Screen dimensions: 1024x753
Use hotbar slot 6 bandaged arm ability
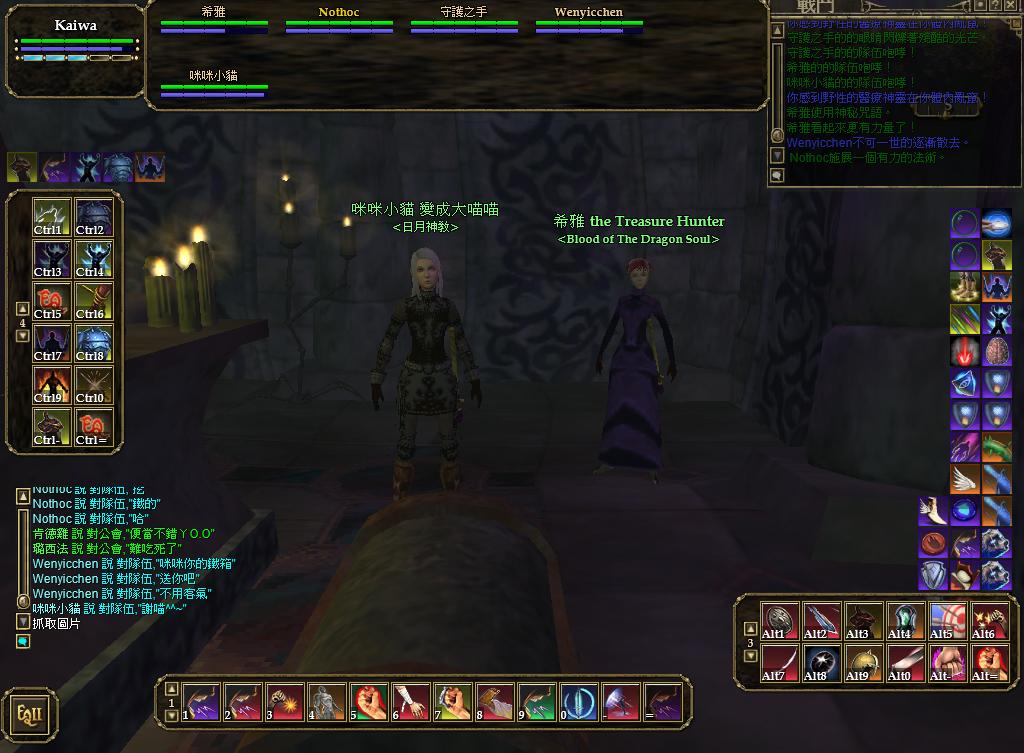click(411, 703)
